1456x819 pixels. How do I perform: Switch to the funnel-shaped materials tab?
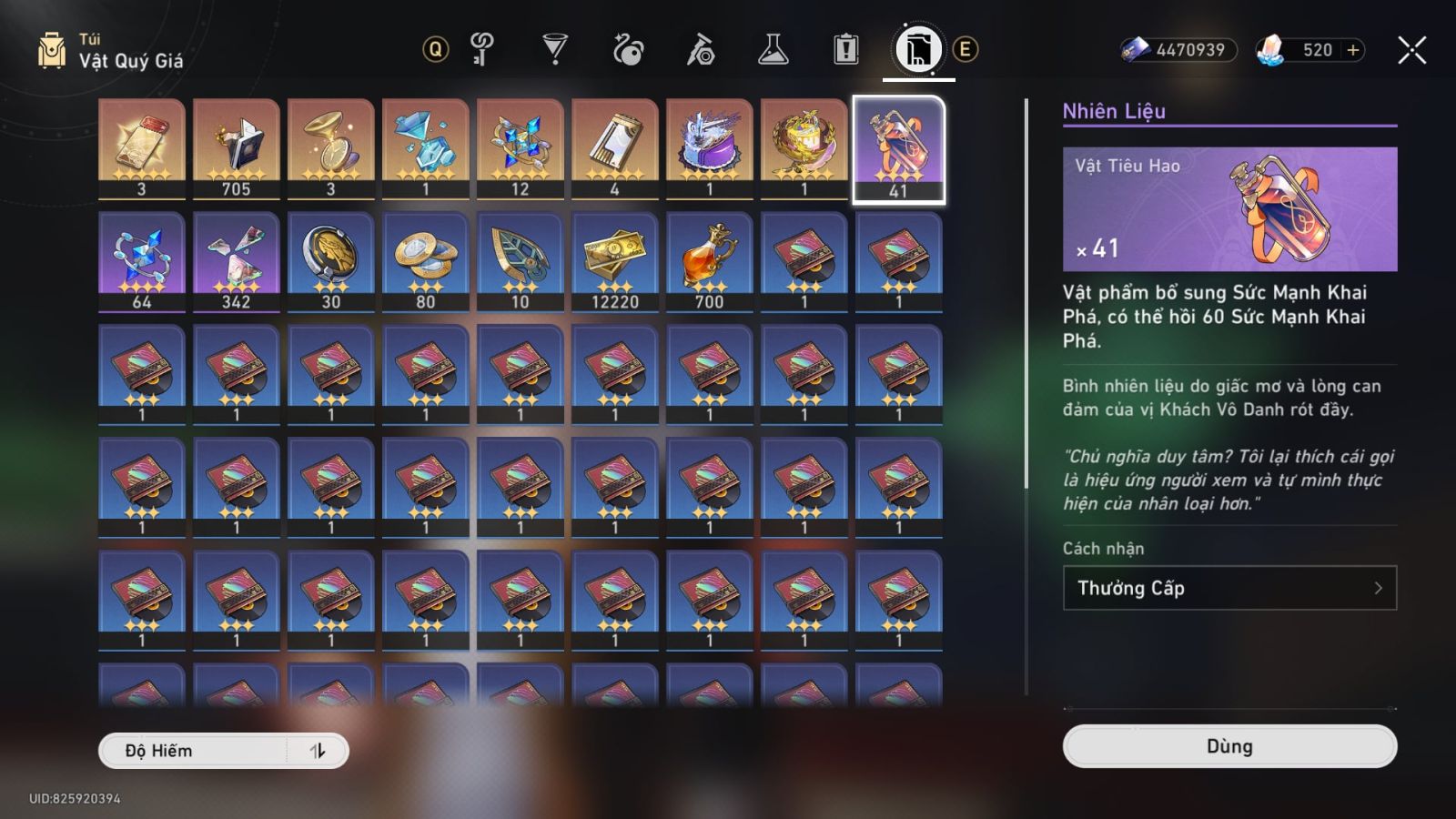[x=554, y=49]
